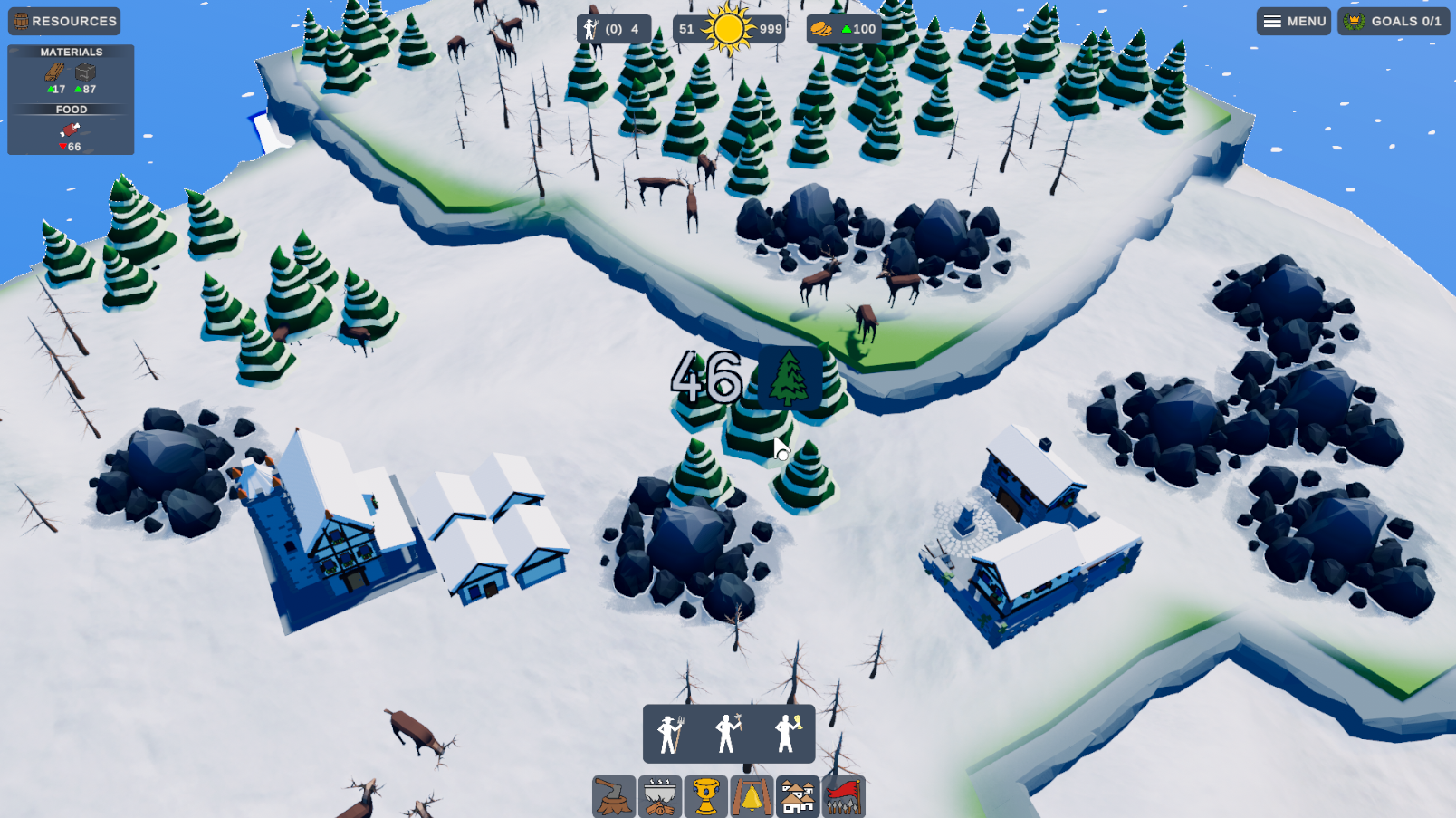Open the GOALS 0/1 panel
This screenshot has width=1456, height=818.
coord(1394,21)
